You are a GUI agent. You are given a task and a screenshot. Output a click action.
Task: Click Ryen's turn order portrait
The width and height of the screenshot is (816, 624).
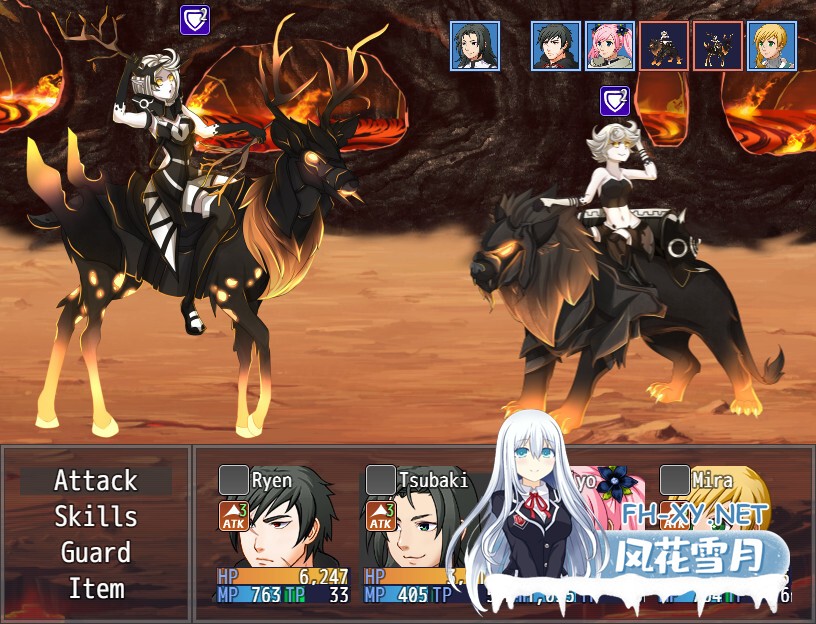coord(556,46)
